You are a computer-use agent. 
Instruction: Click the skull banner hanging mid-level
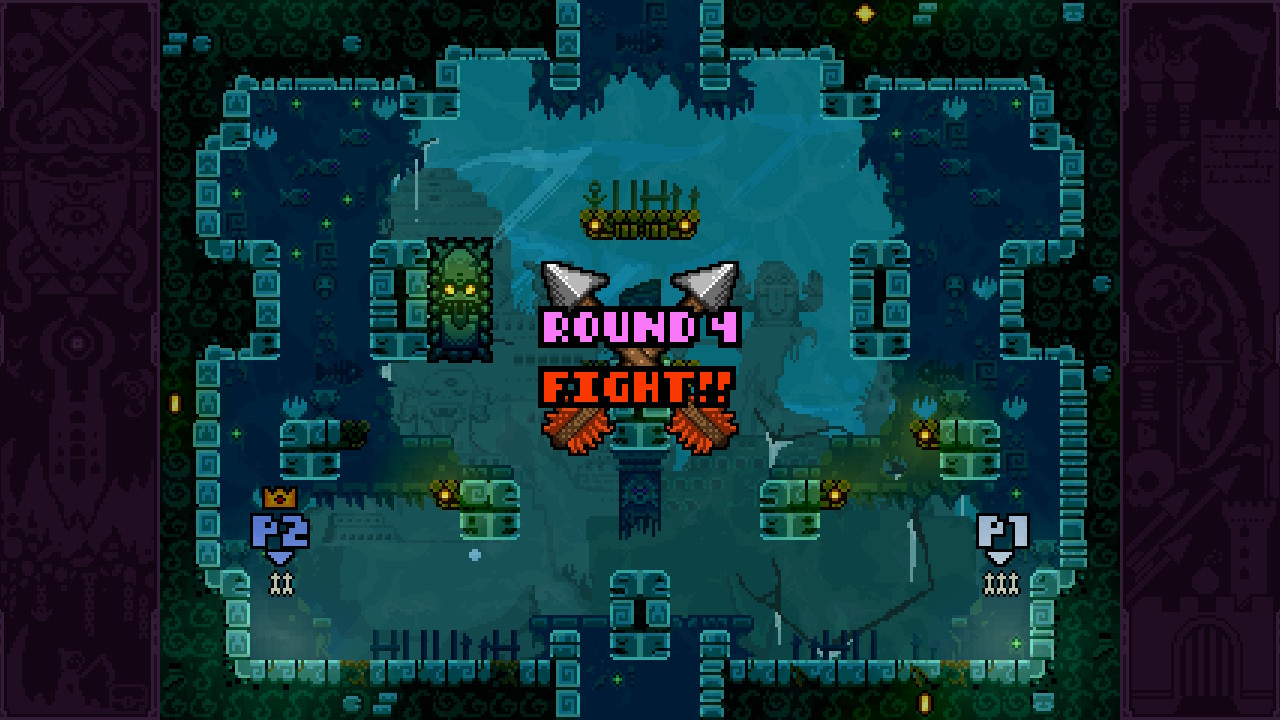[x=638, y=495]
